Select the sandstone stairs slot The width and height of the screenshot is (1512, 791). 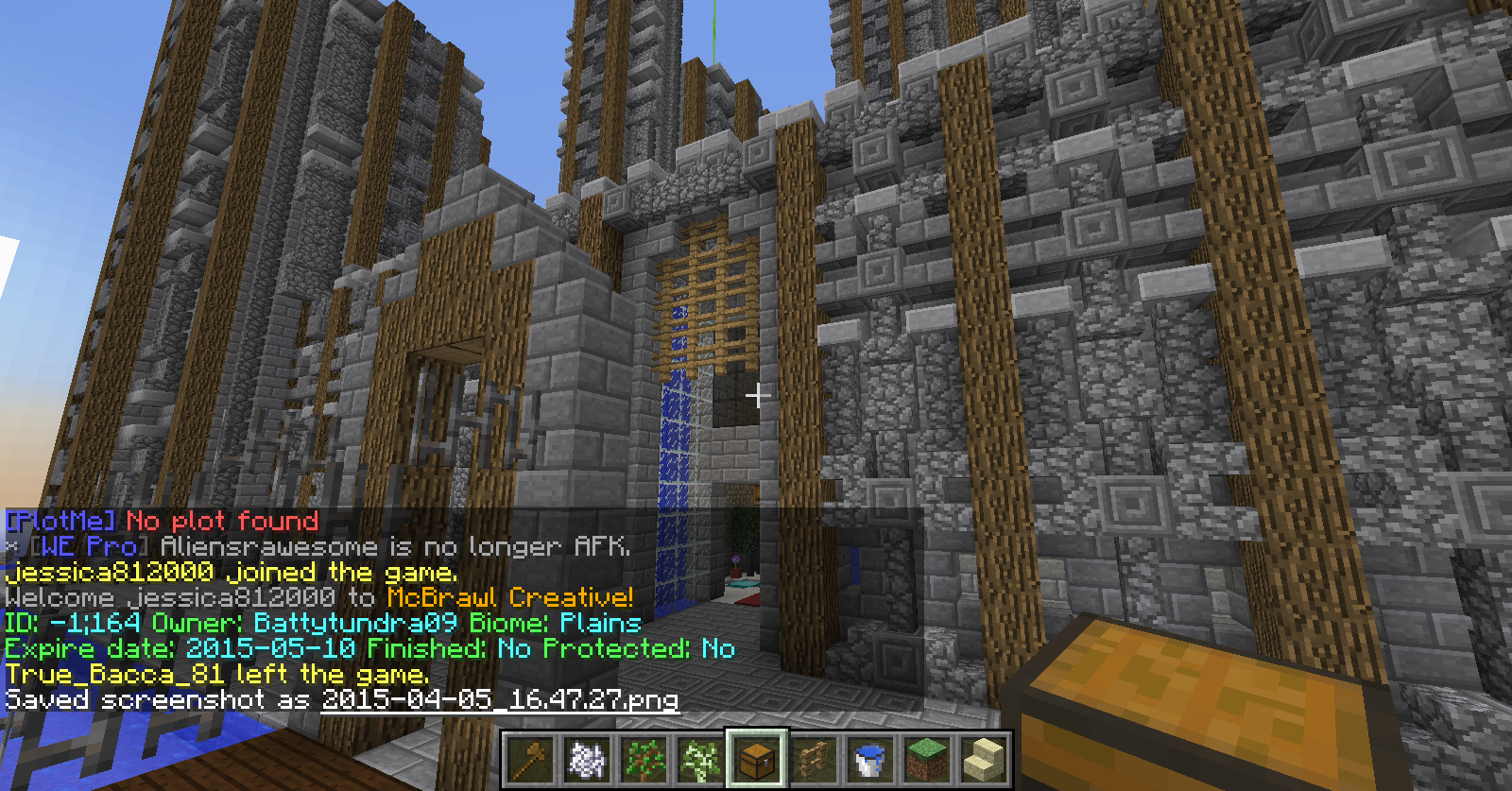pyautogui.click(x=983, y=759)
